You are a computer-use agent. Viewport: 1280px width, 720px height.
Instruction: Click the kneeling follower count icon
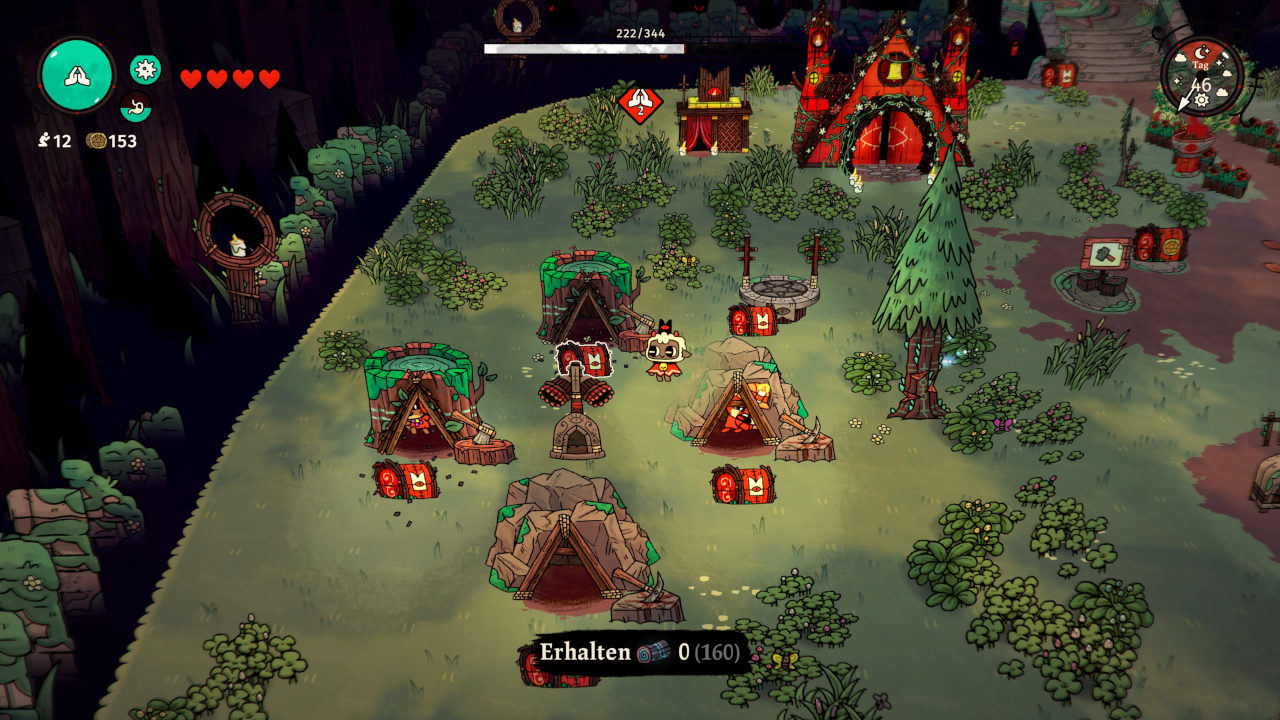pyautogui.click(x=44, y=141)
